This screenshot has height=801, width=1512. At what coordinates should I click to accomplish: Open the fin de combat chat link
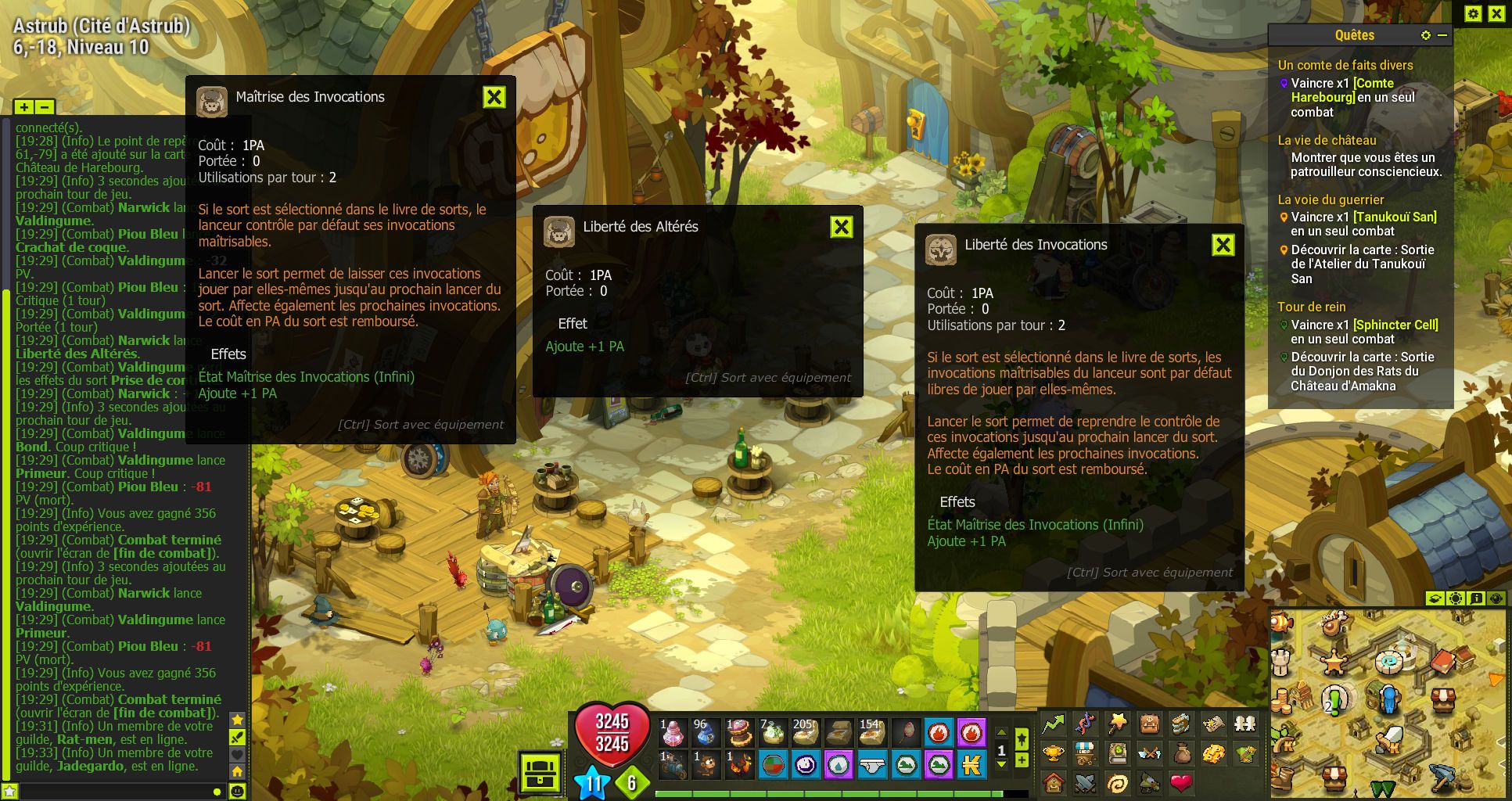pos(164,713)
